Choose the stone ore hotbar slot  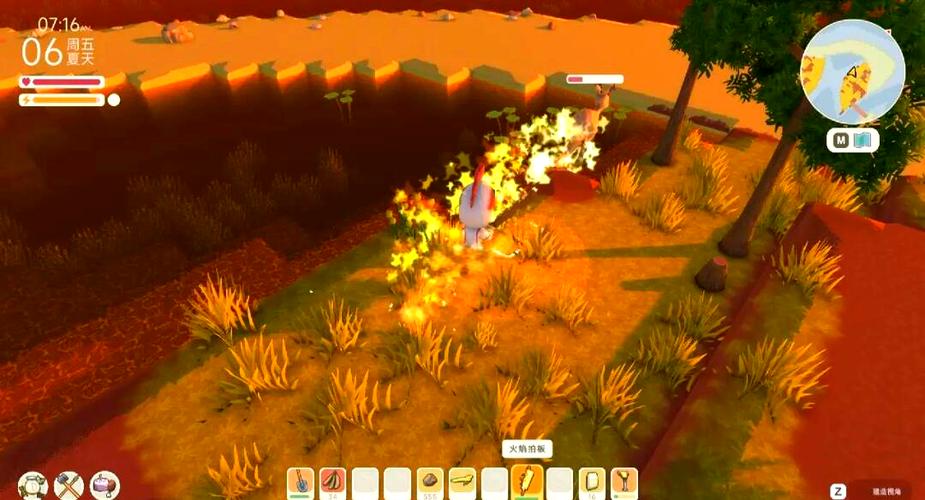coord(430,482)
